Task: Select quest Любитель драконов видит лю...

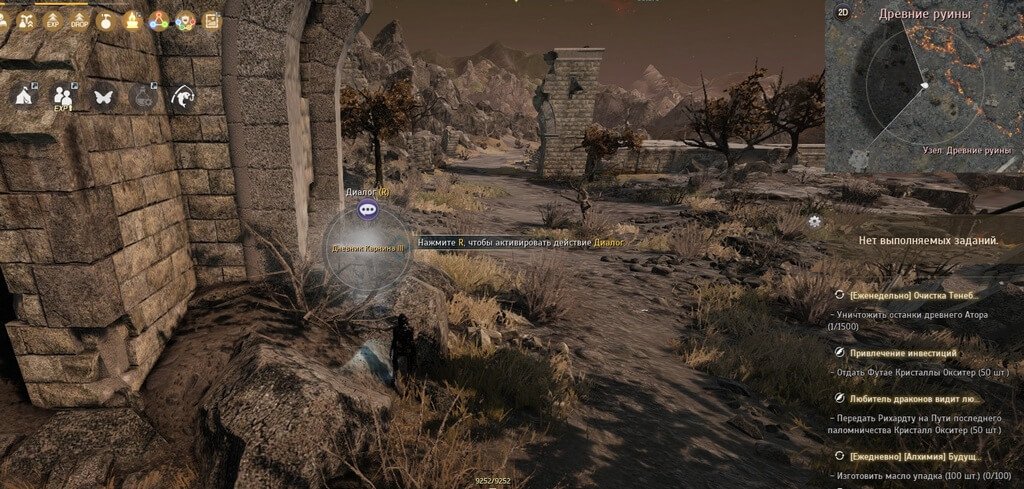Action: click(912, 398)
